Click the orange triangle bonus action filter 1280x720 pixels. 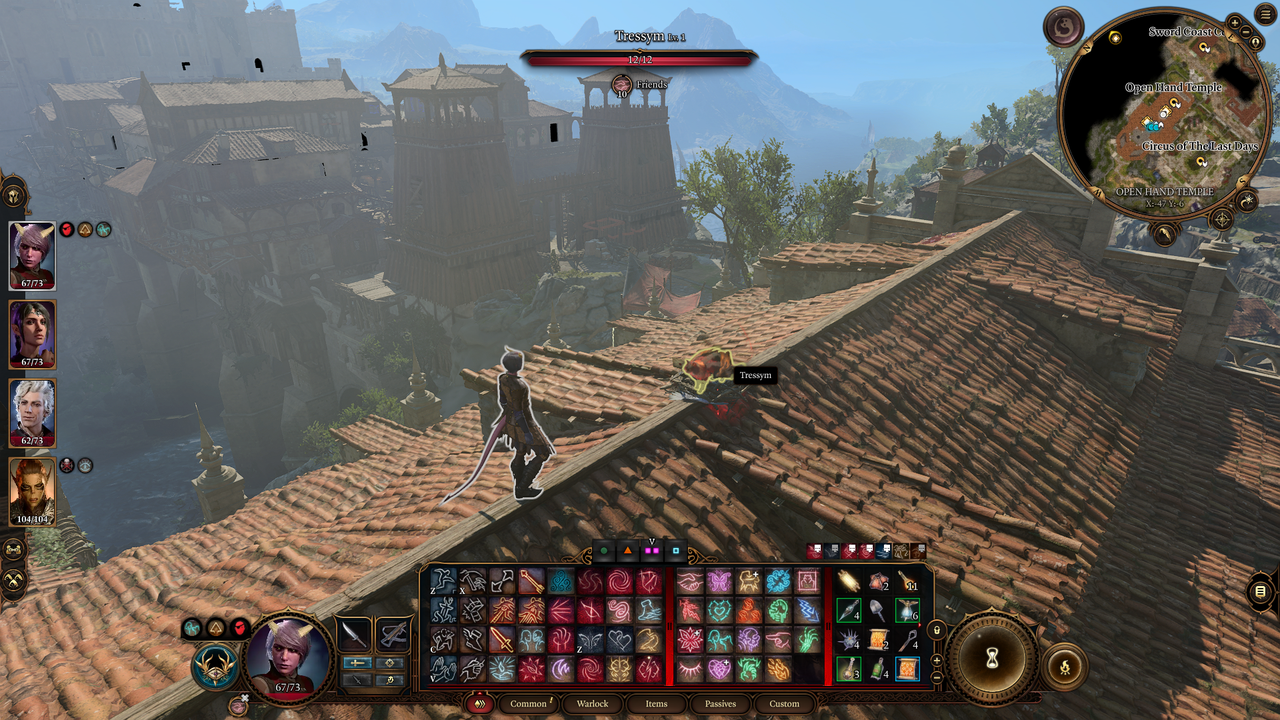click(628, 551)
